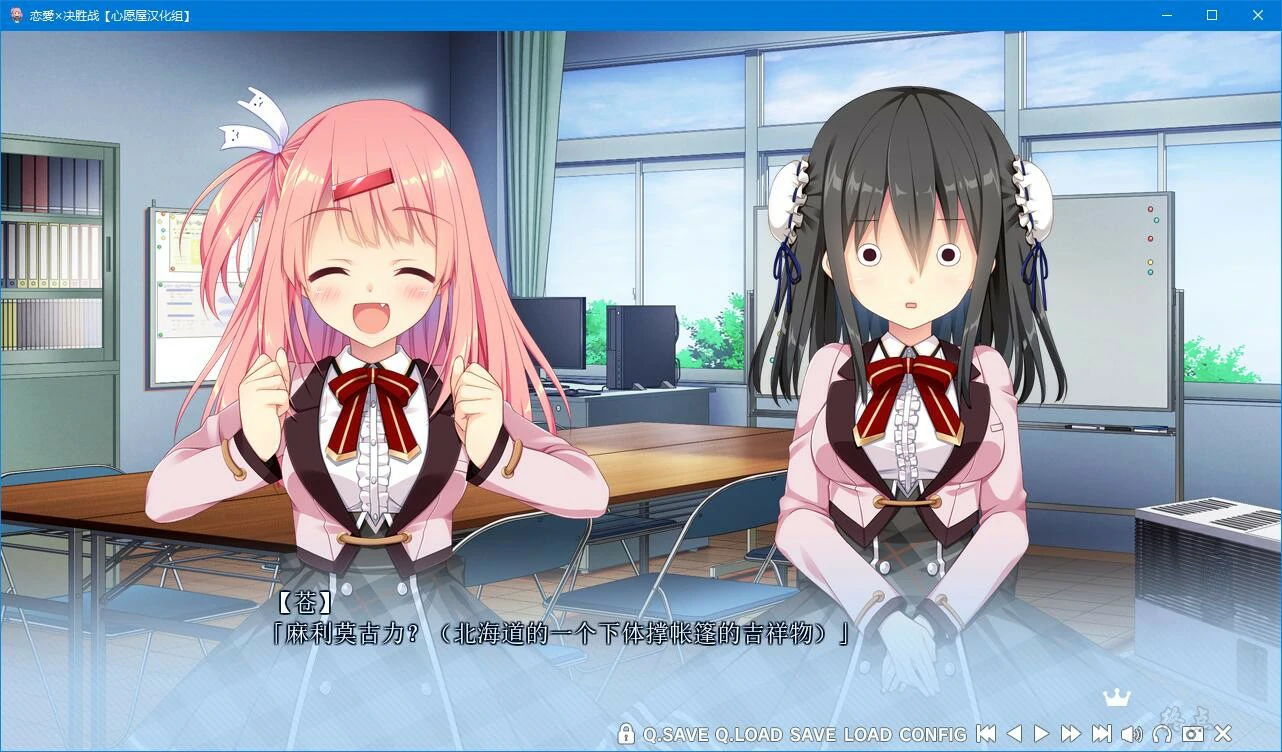Viewport: 1282px width, 752px height.
Task: Open the LOAD screen
Action: coord(866,733)
